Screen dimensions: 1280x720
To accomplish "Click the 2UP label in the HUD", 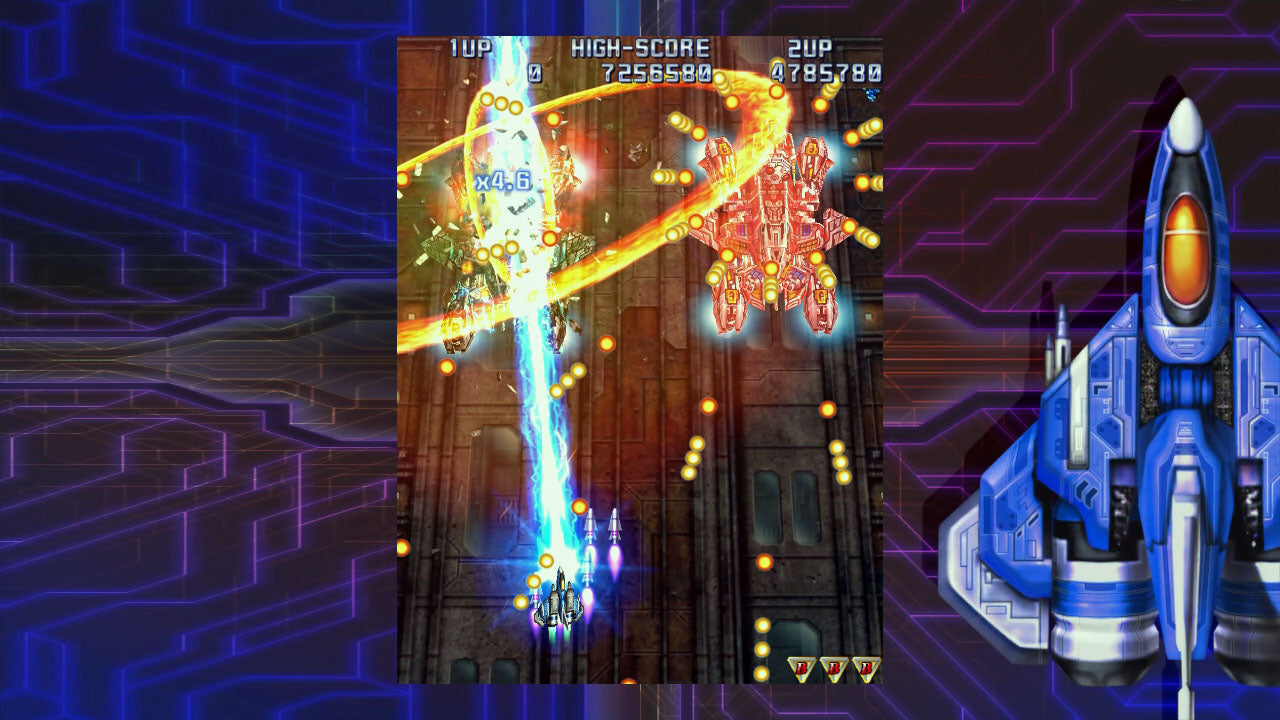I will [810, 45].
